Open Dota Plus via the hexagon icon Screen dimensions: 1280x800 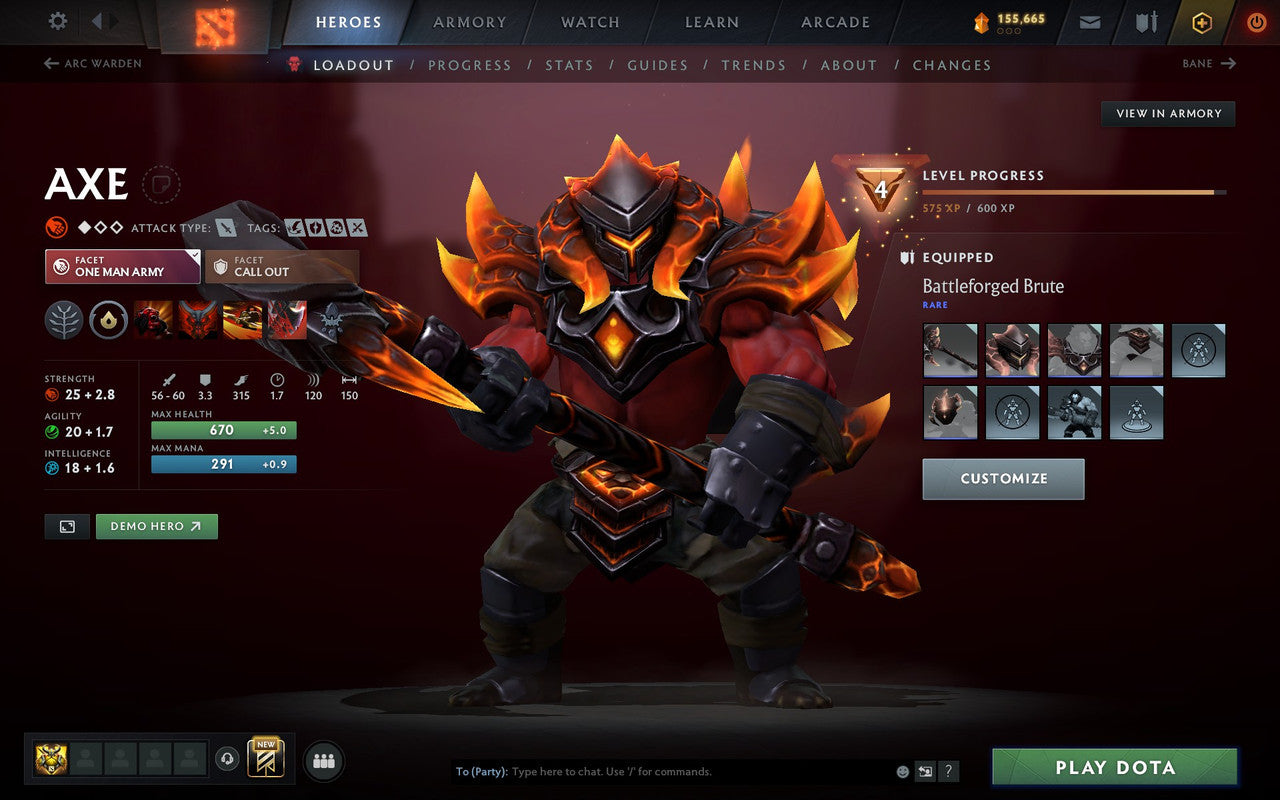coord(1202,21)
